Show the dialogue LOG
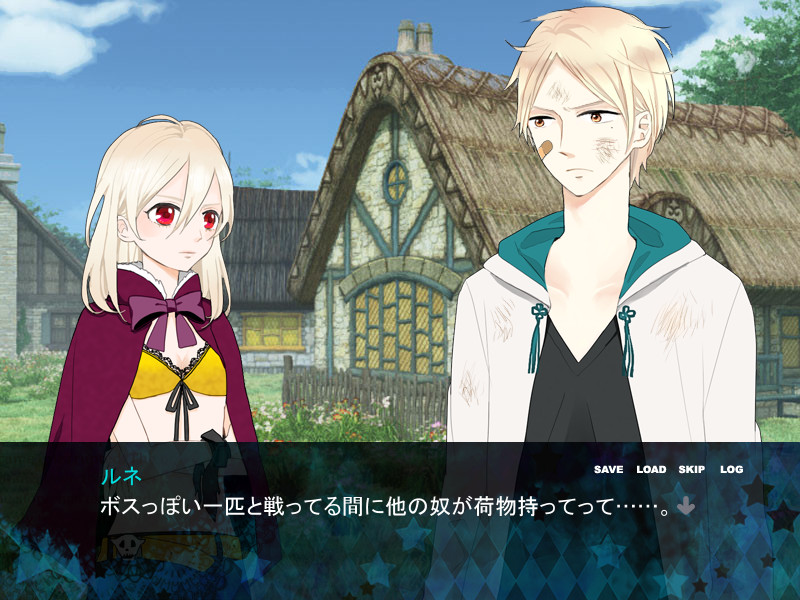800x600 pixels. 731,469
